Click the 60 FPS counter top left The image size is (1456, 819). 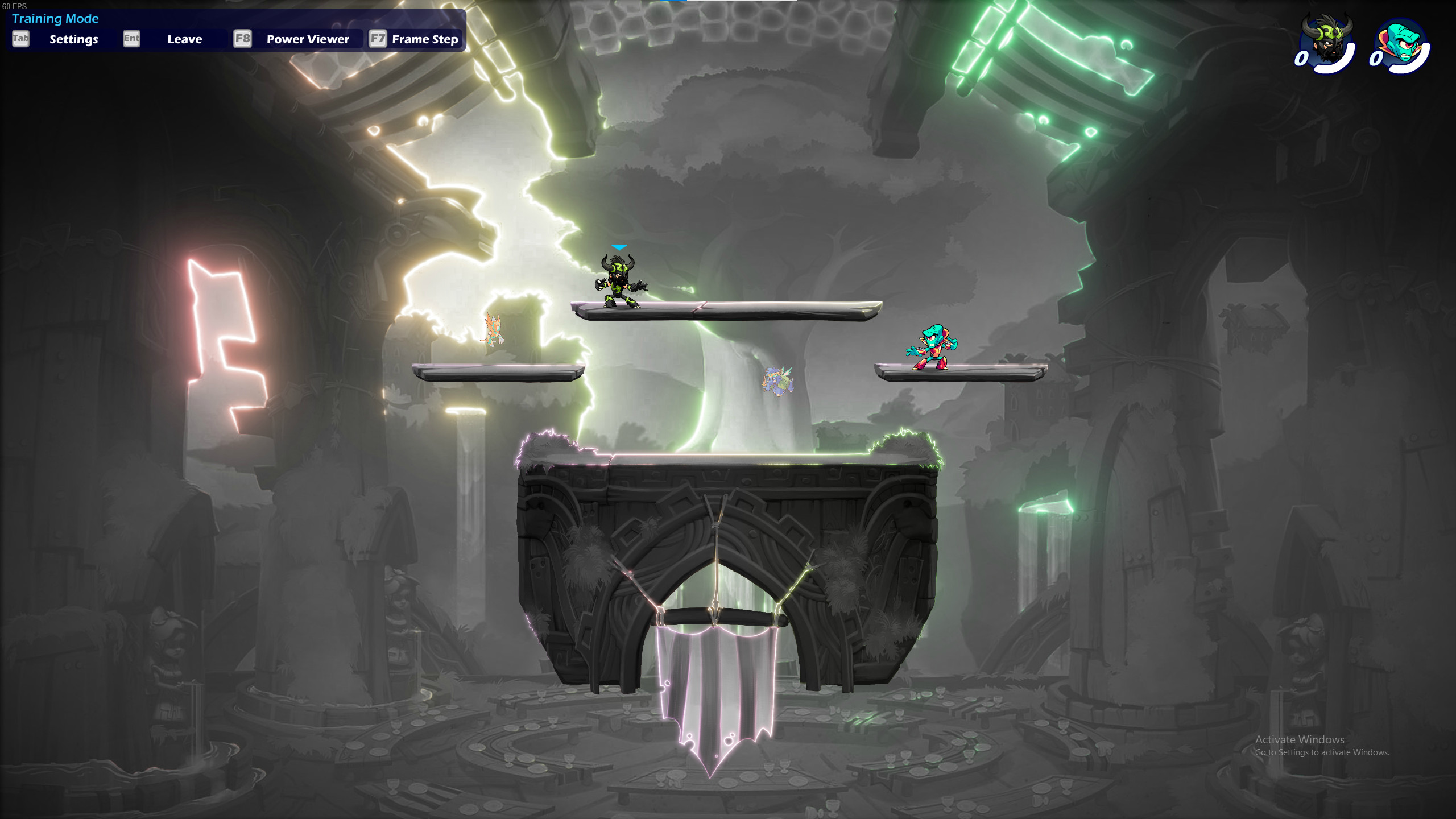[14, 7]
